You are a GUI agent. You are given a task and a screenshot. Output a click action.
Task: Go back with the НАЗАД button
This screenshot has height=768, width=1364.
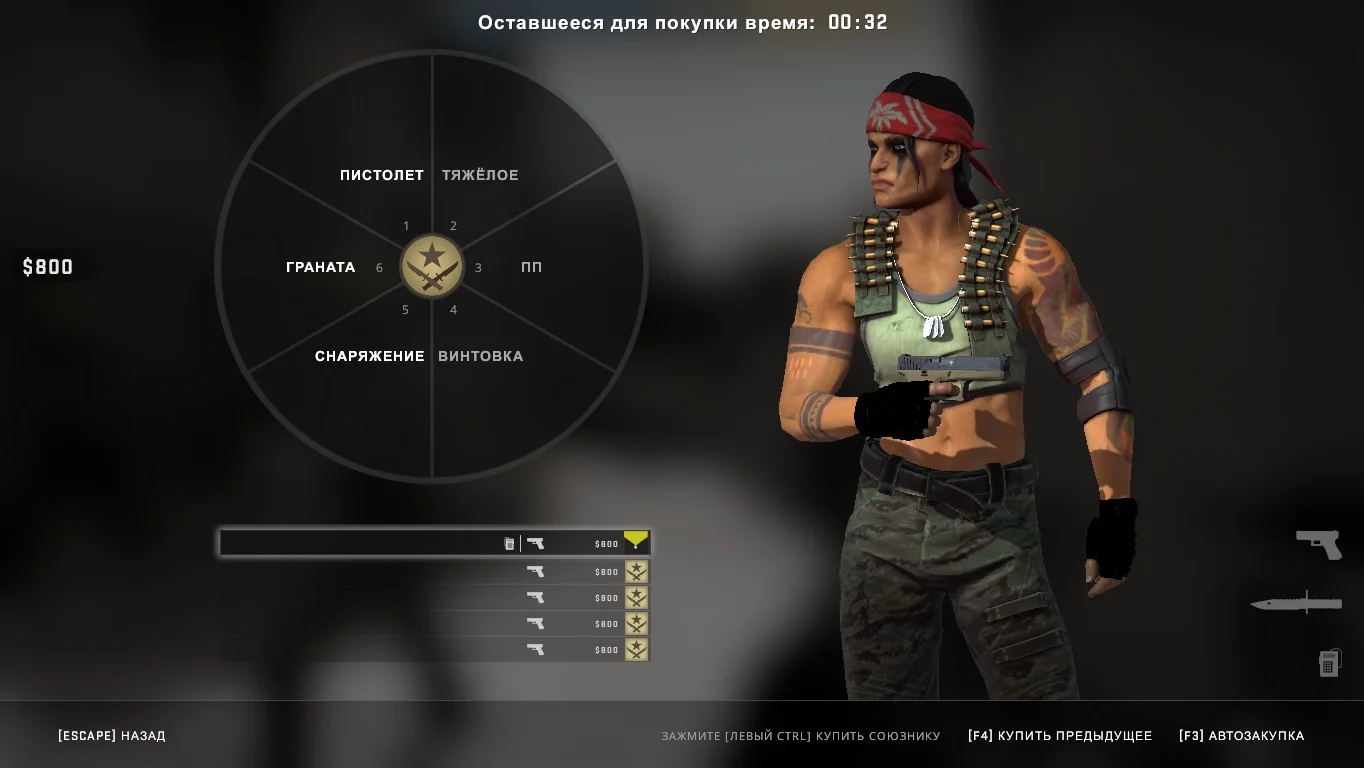[x=112, y=736]
